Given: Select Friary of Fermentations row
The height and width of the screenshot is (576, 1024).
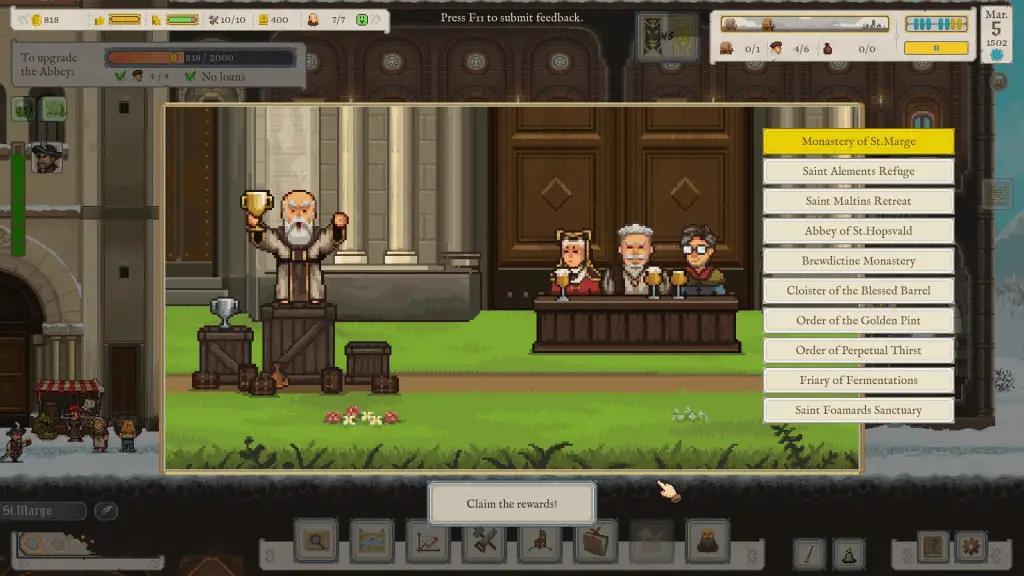Looking at the screenshot, I should coord(858,380).
